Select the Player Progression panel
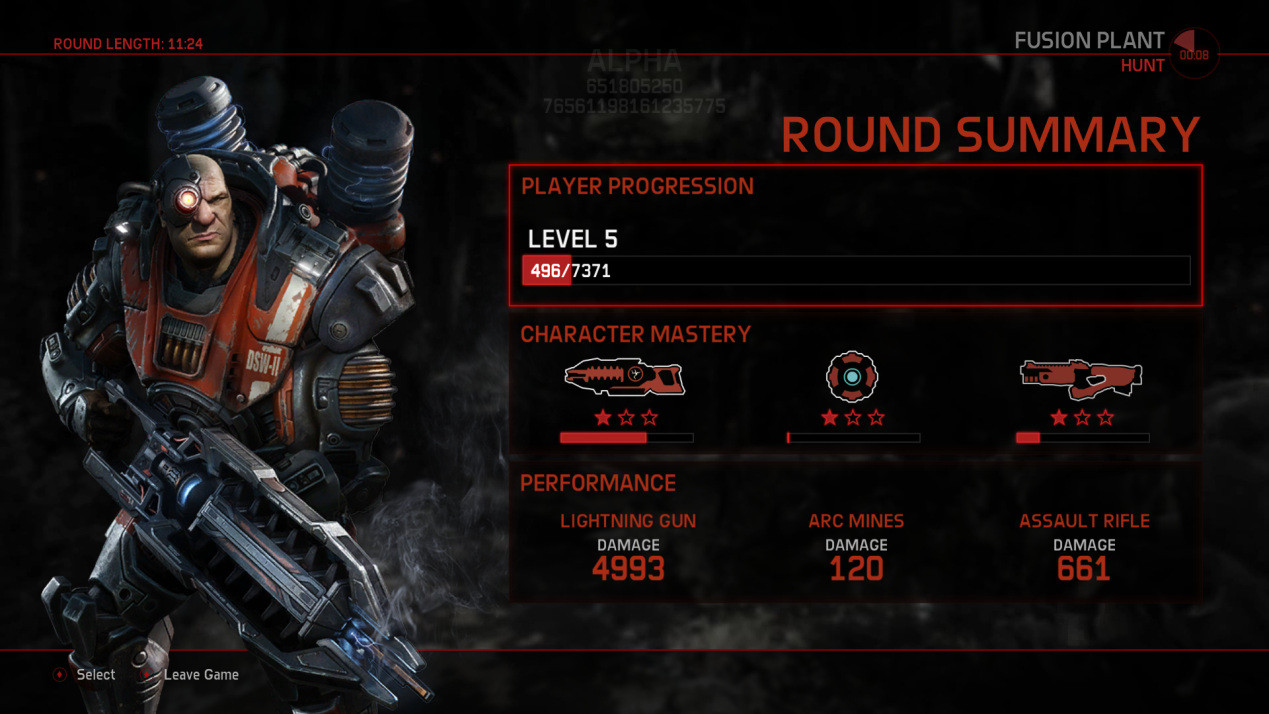Screen dimensions: 1269x714 click(855, 235)
